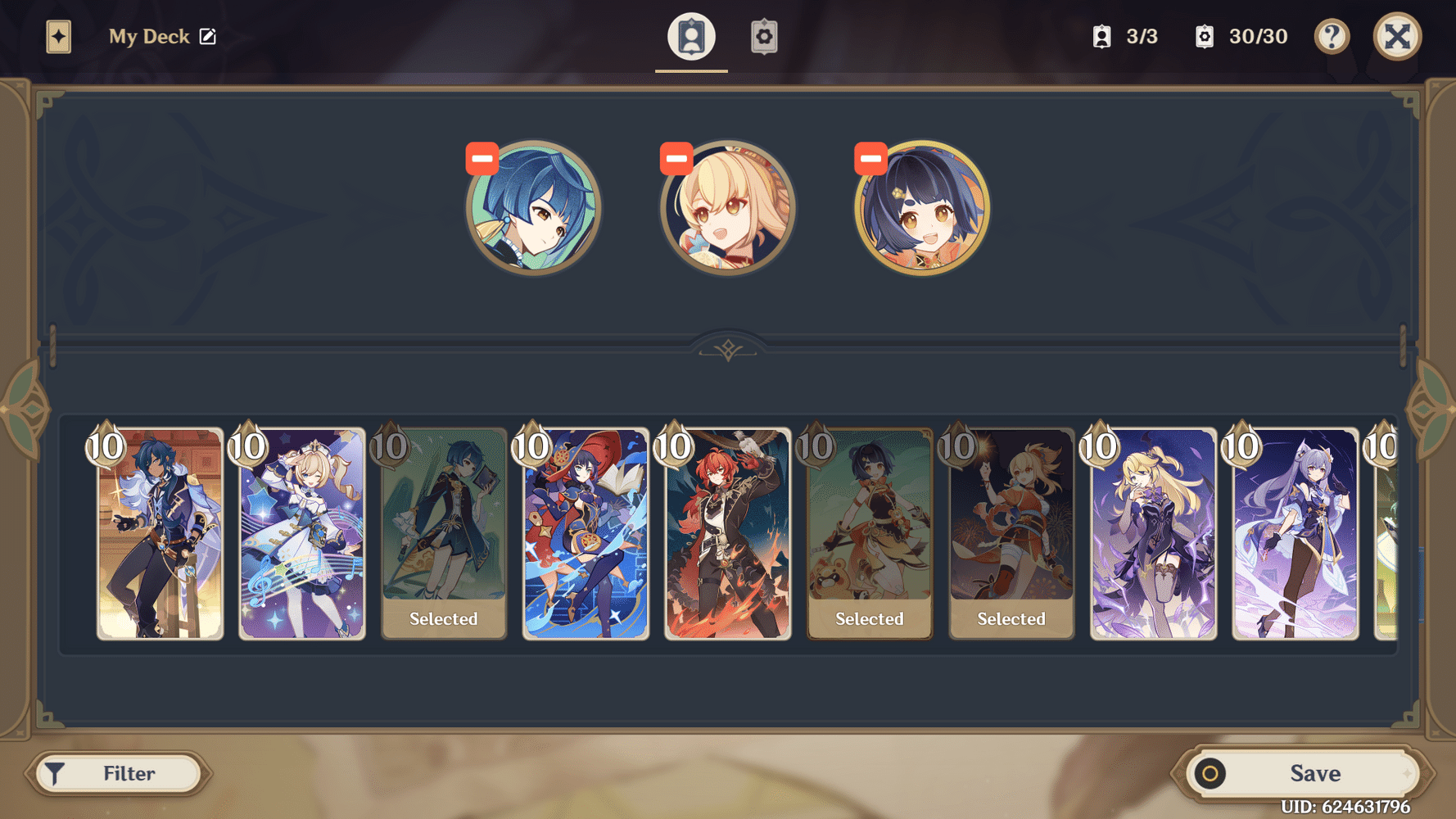This screenshot has width=1456, height=819.
Task: Click the 3/3 character count icon
Action: point(1101,36)
